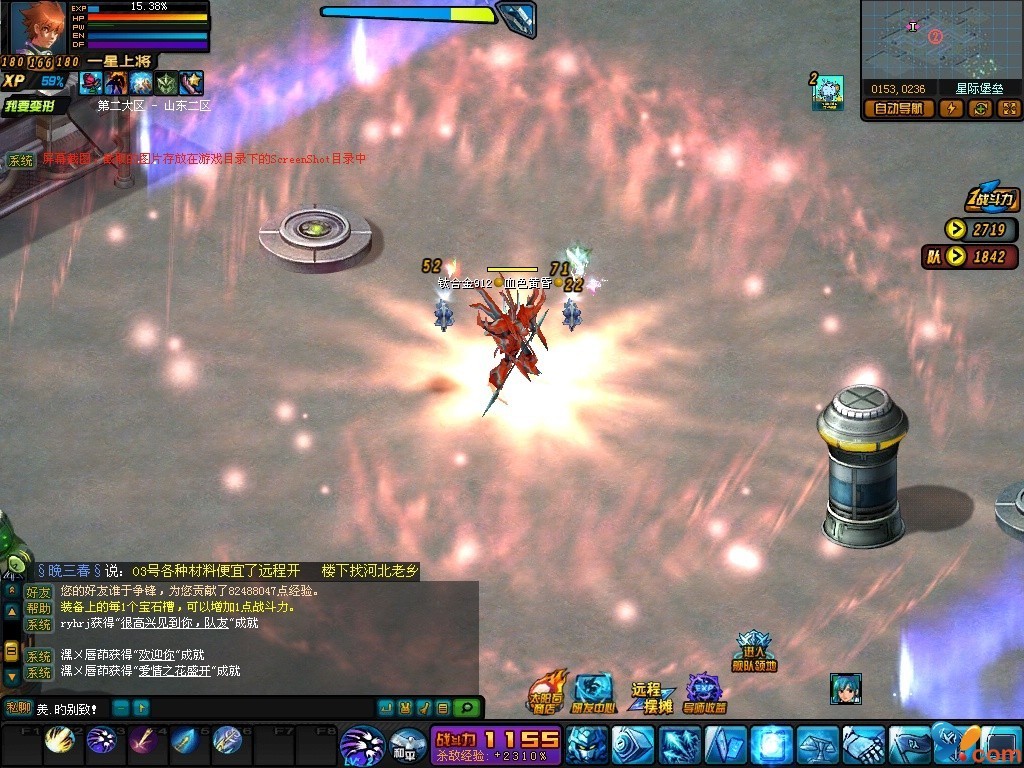1024x768 pixels.
Task: Click the green magnifier button in chat bar
Action: tap(465, 708)
